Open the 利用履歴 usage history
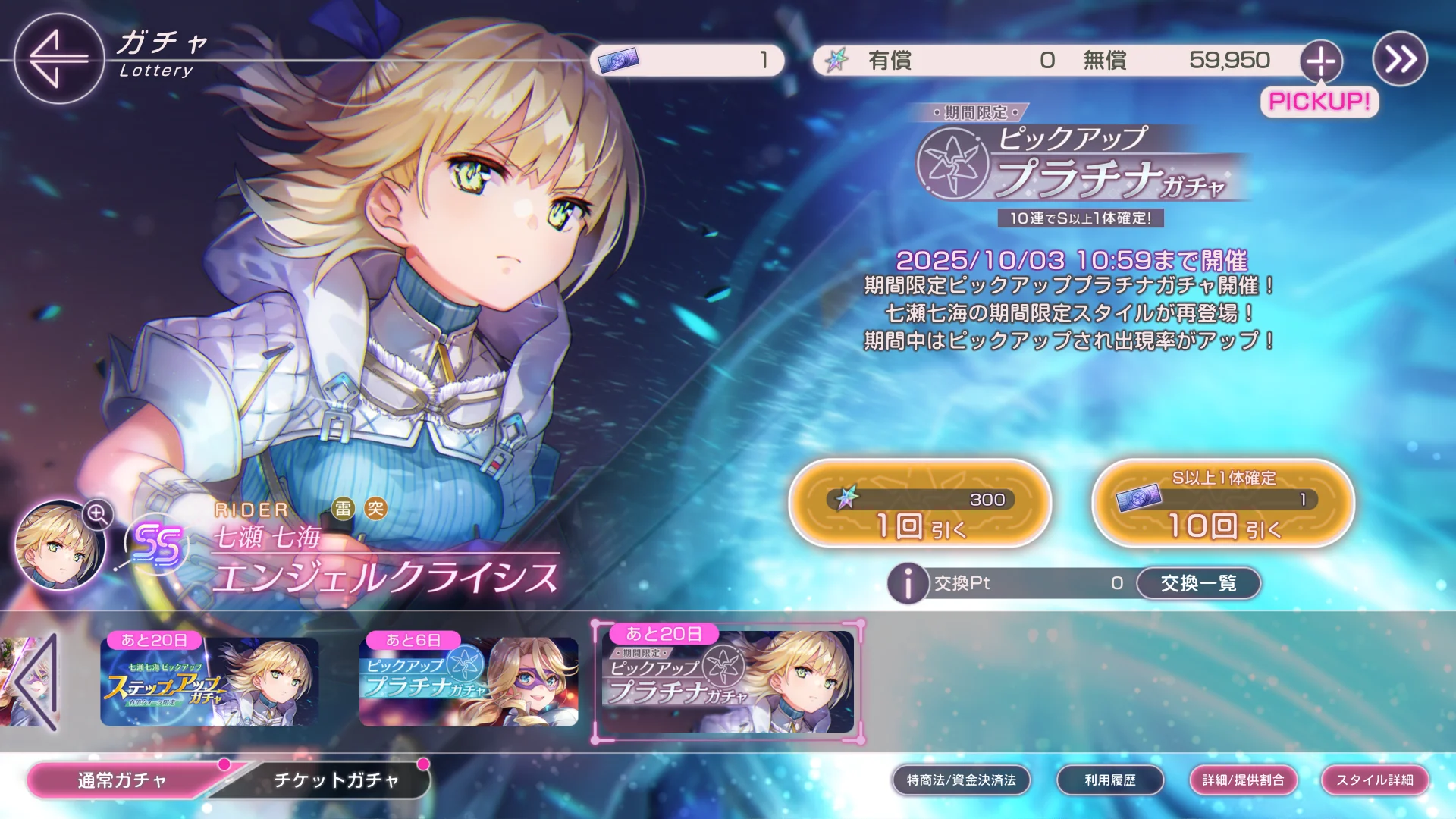1456x819 pixels. click(1109, 780)
